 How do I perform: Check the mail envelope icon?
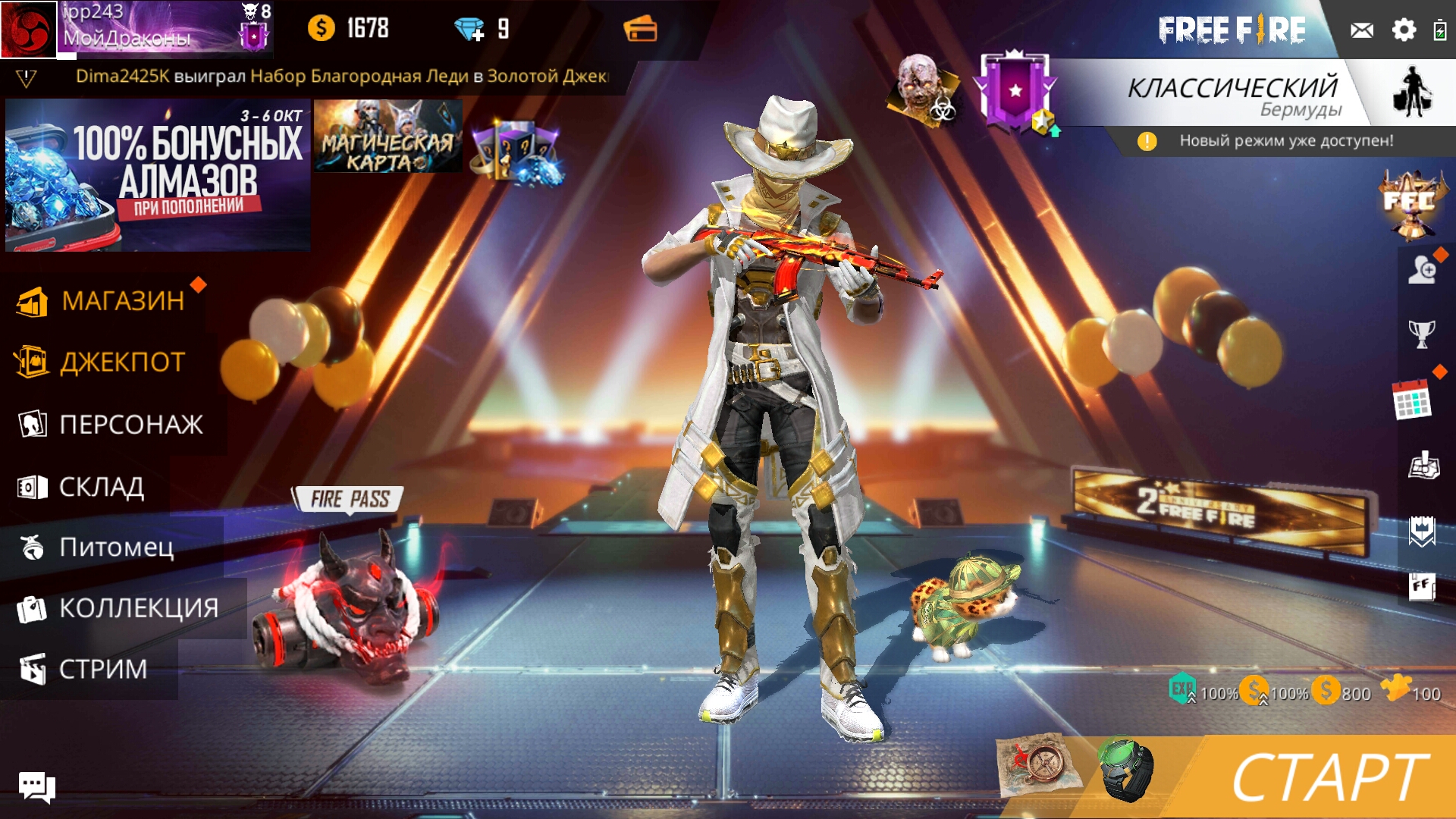(x=1361, y=30)
